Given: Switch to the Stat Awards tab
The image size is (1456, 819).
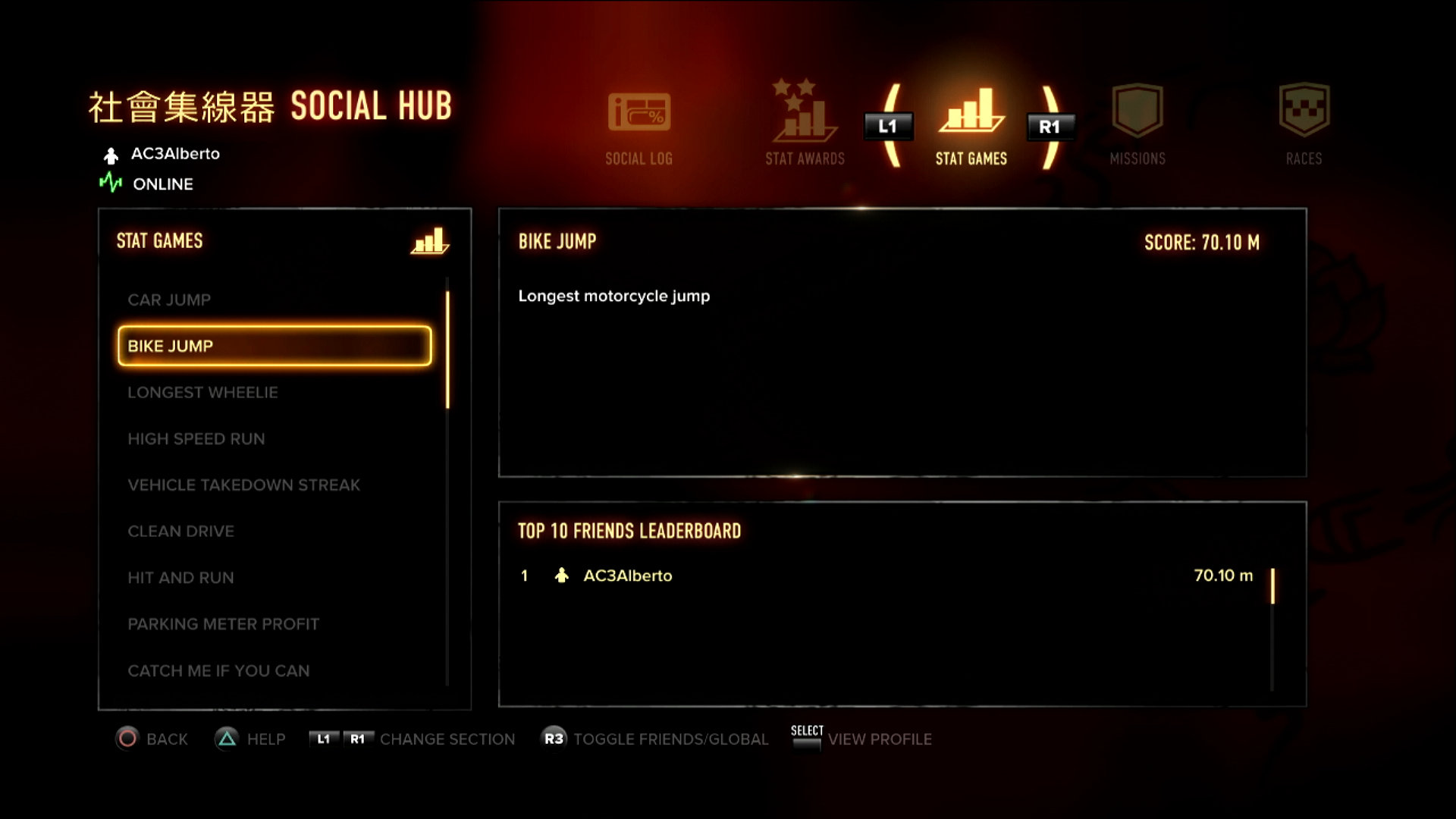Looking at the screenshot, I should coord(805,126).
